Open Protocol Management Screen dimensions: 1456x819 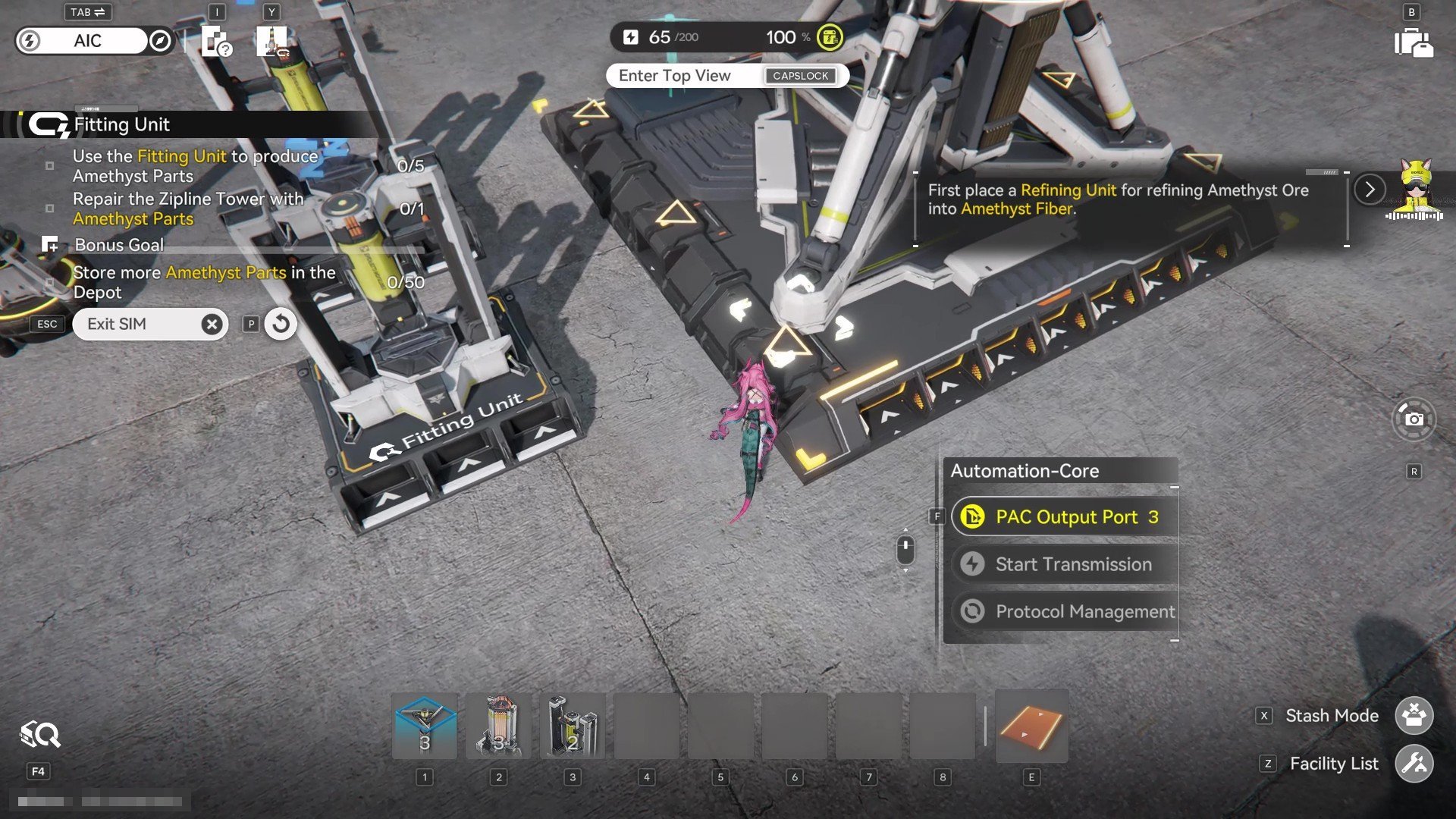point(1065,611)
